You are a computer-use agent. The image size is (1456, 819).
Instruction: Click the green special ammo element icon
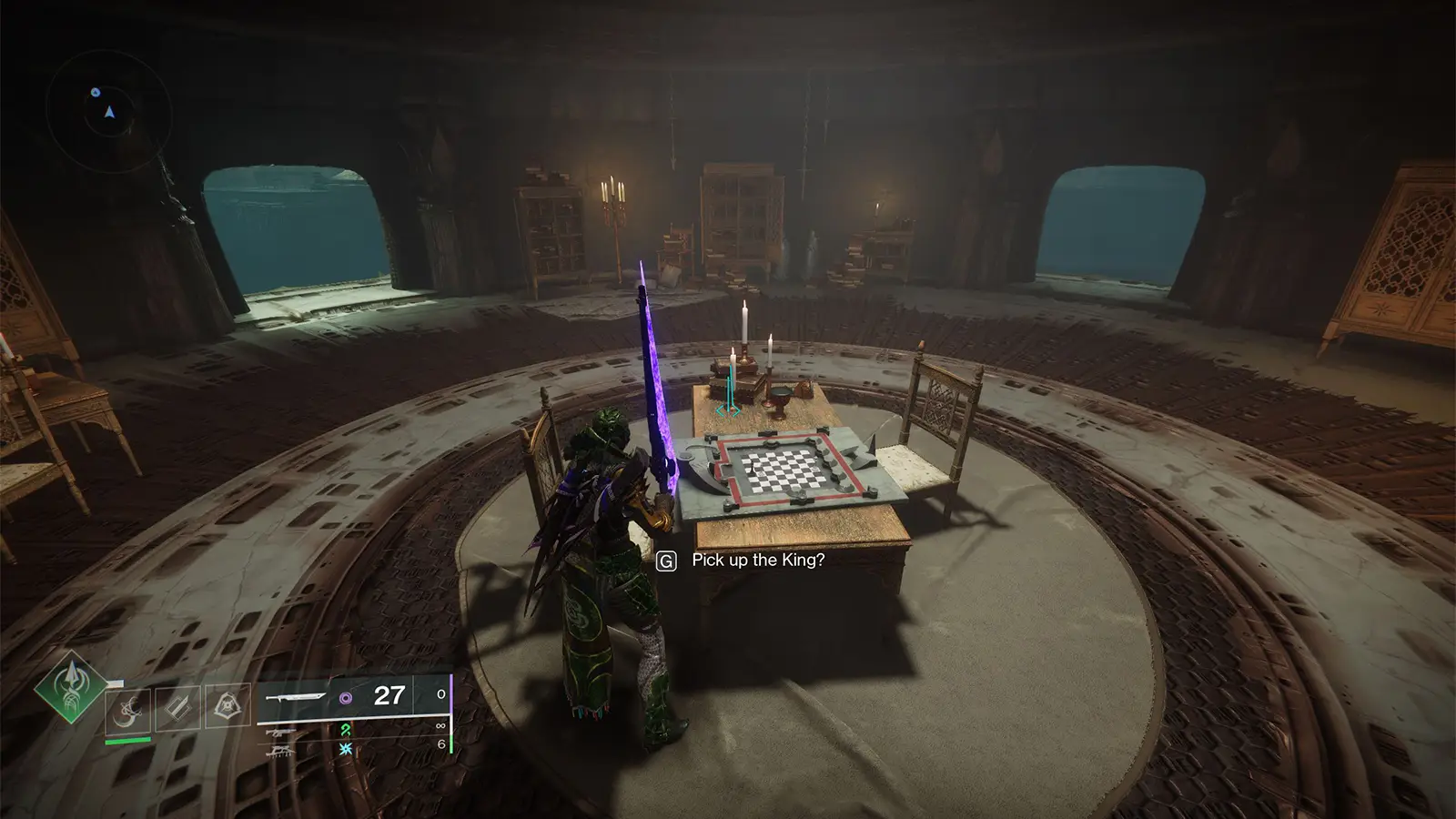click(348, 731)
